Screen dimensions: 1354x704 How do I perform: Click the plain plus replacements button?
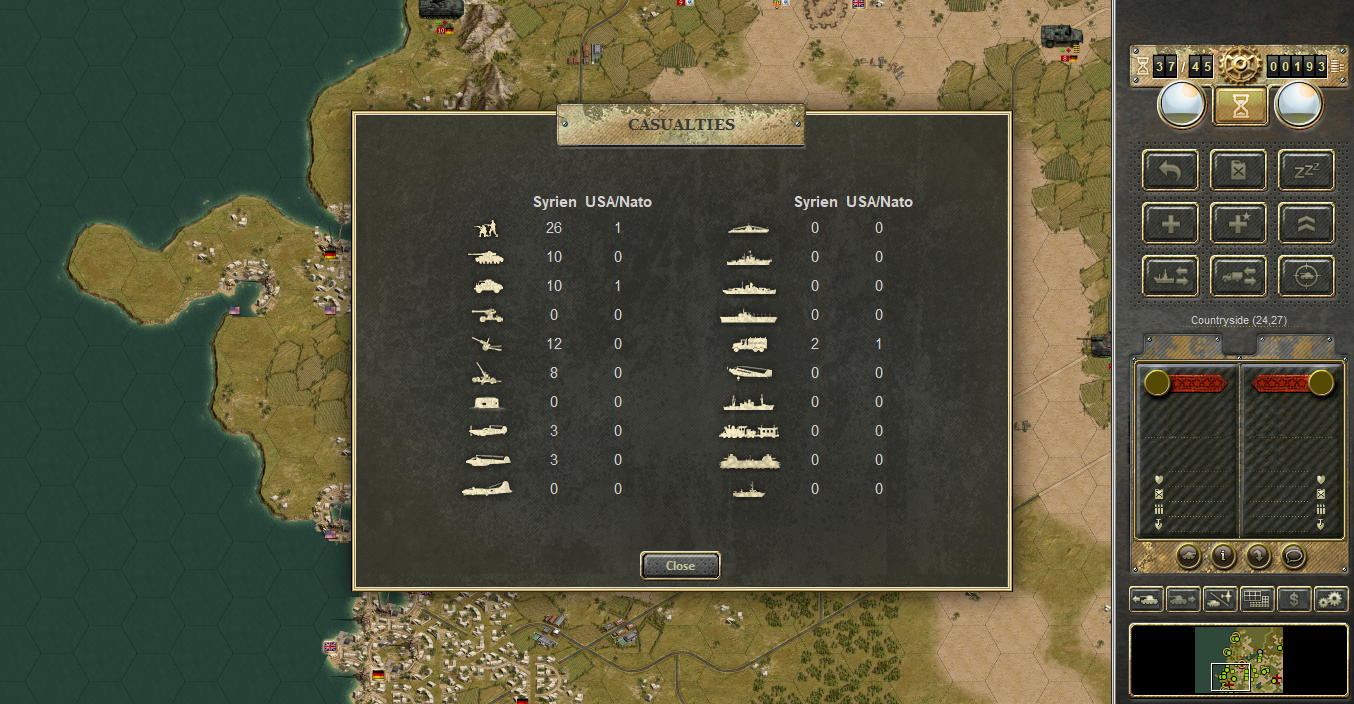coord(1170,223)
